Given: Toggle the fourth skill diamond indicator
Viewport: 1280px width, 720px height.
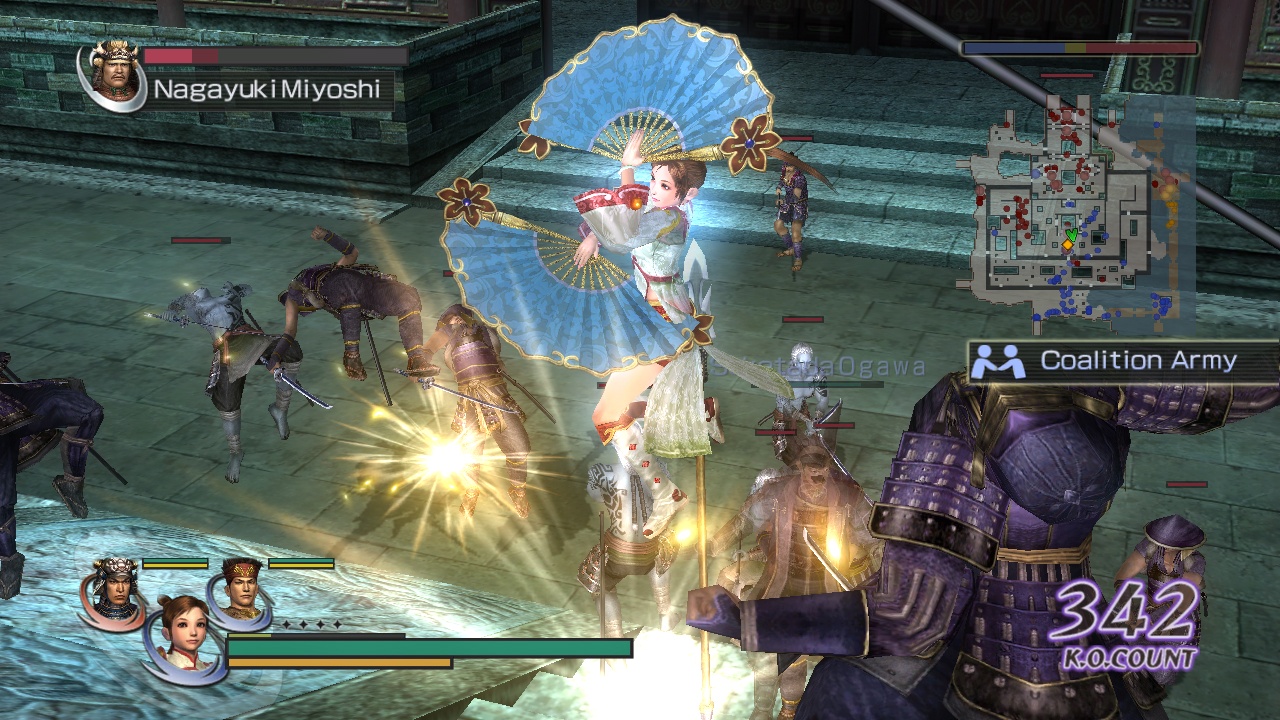Looking at the screenshot, I should pos(337,624).
